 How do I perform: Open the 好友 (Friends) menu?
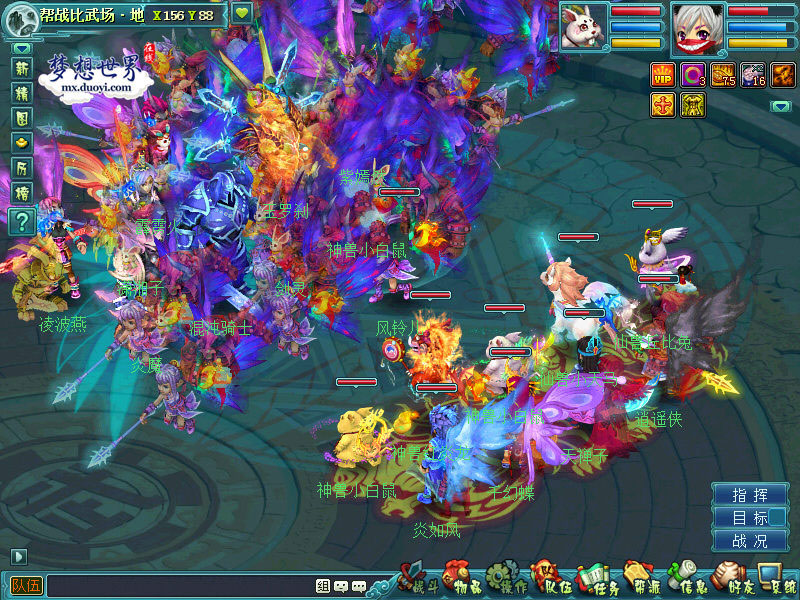tap(733, 579)
